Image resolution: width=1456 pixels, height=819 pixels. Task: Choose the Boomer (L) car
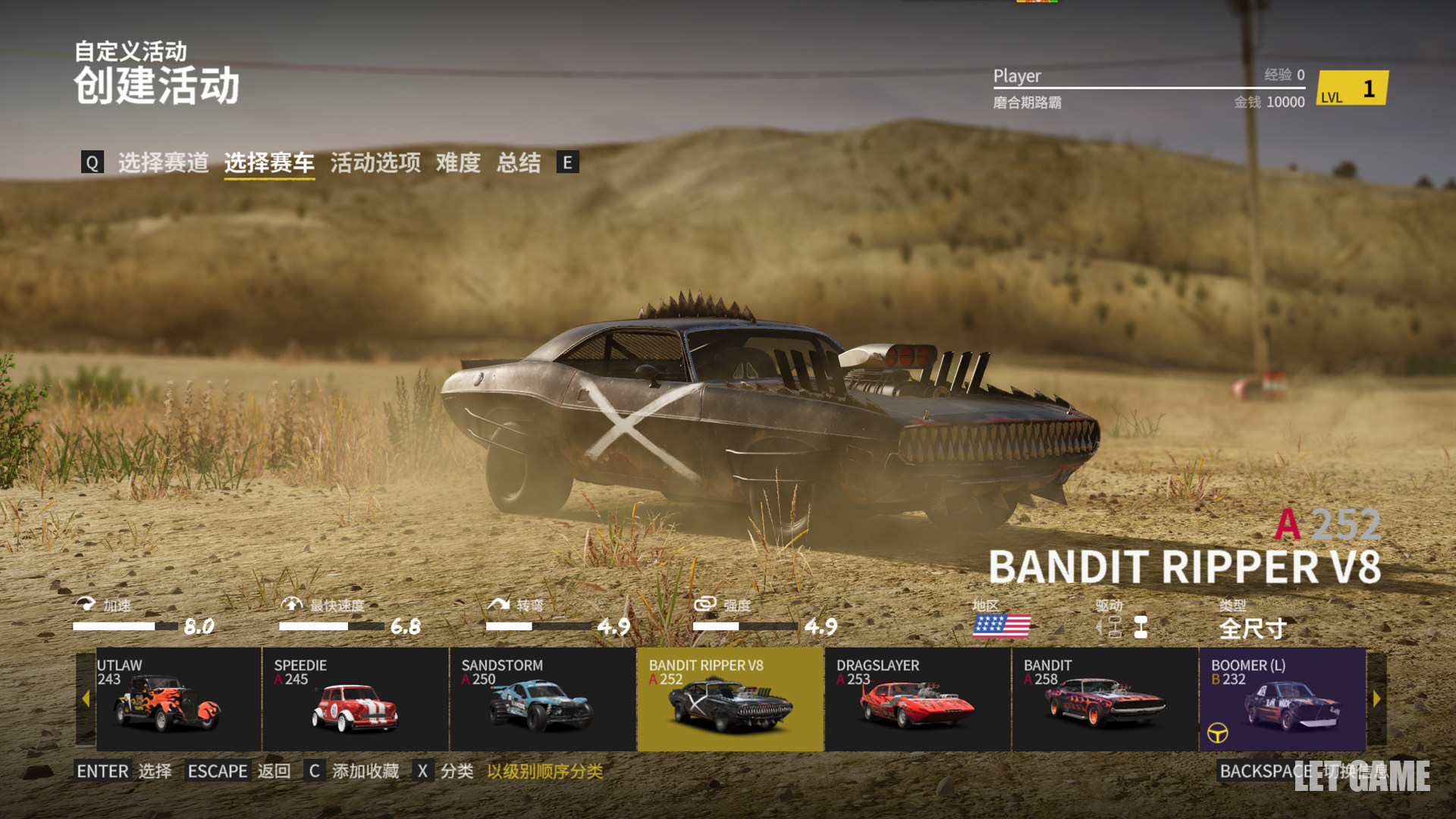(1283, 699)
